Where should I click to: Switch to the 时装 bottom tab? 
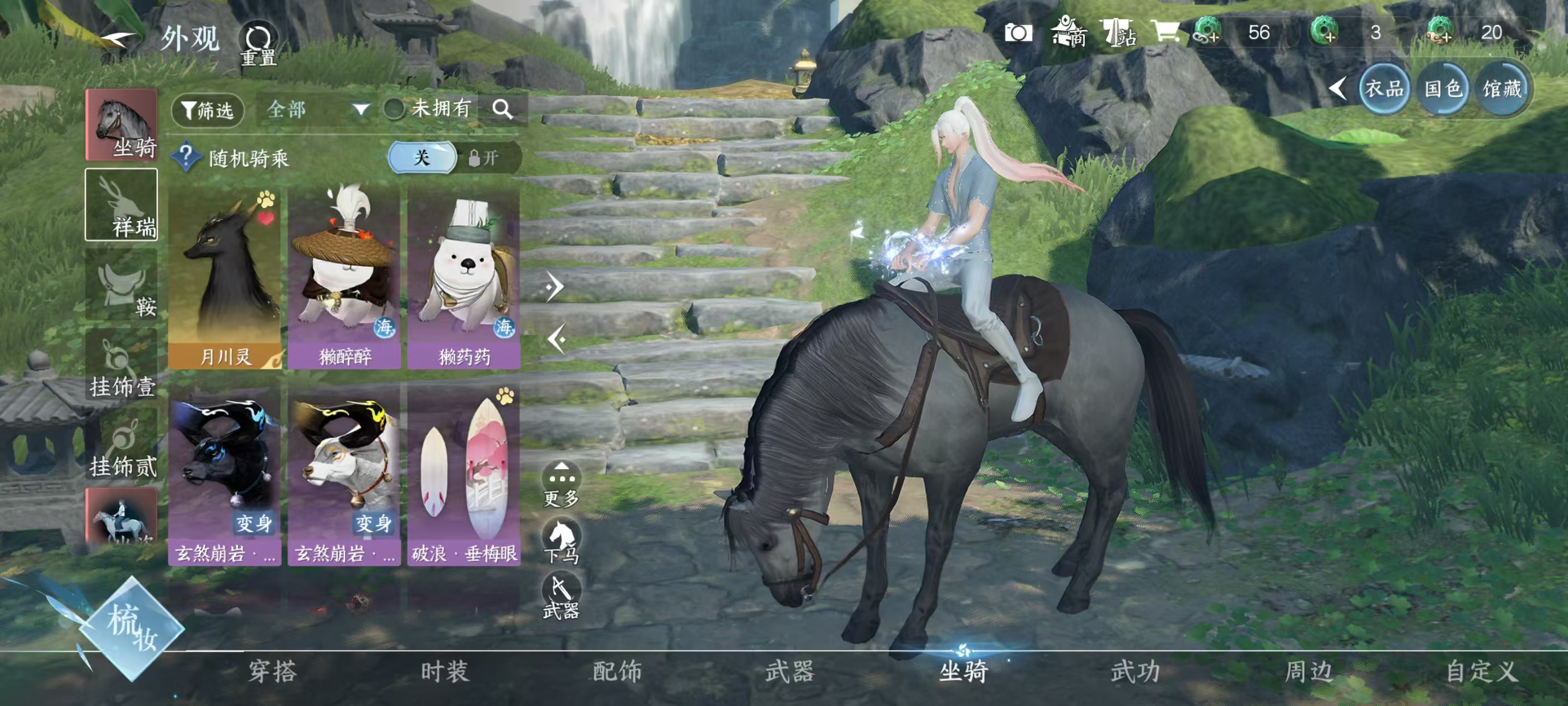(x=444, y=671)
